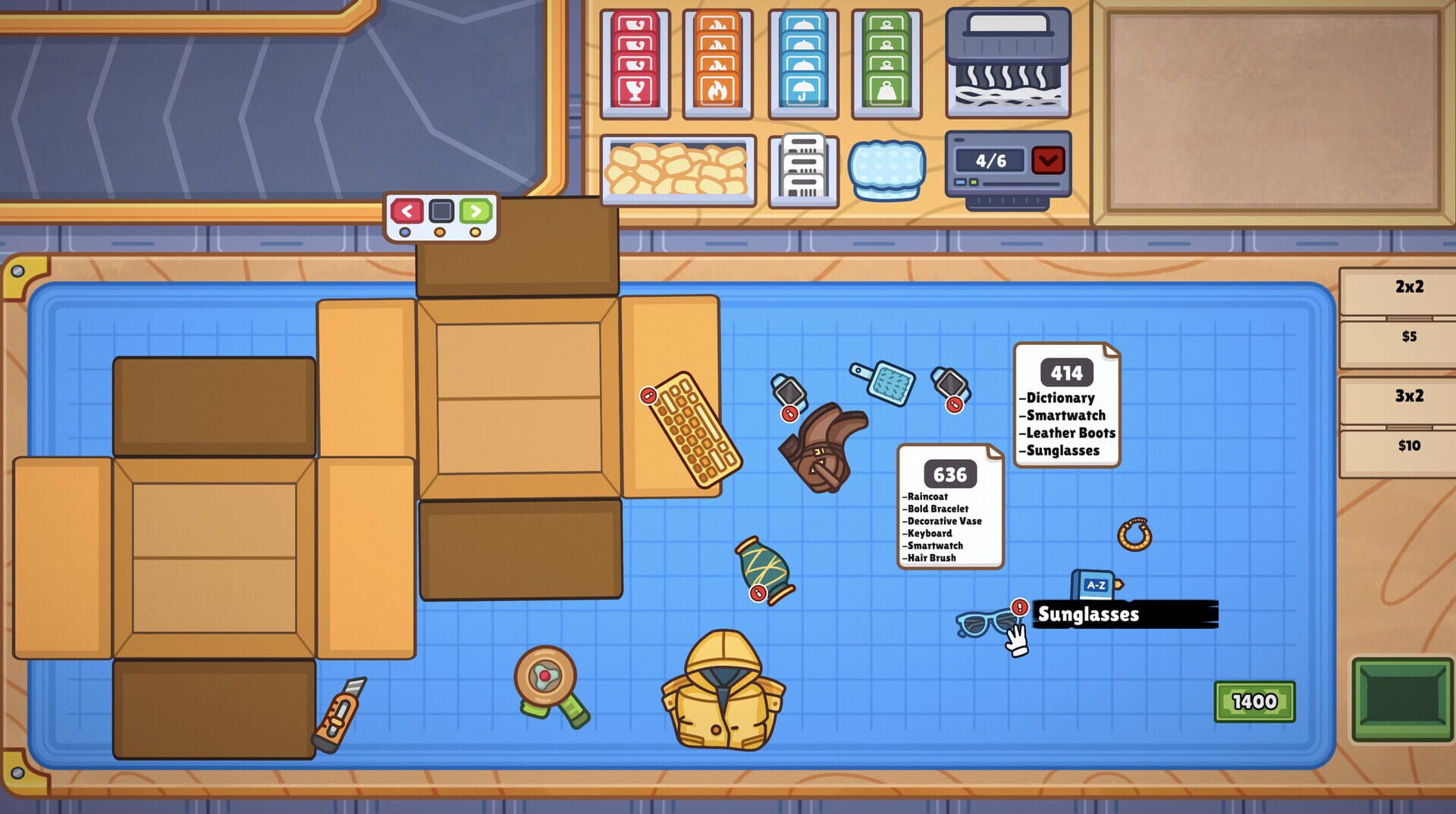The width and height of the screenshot is (1456, 814).
Task: Scoop packing peanuts from the tray
Action: point(677,168)
